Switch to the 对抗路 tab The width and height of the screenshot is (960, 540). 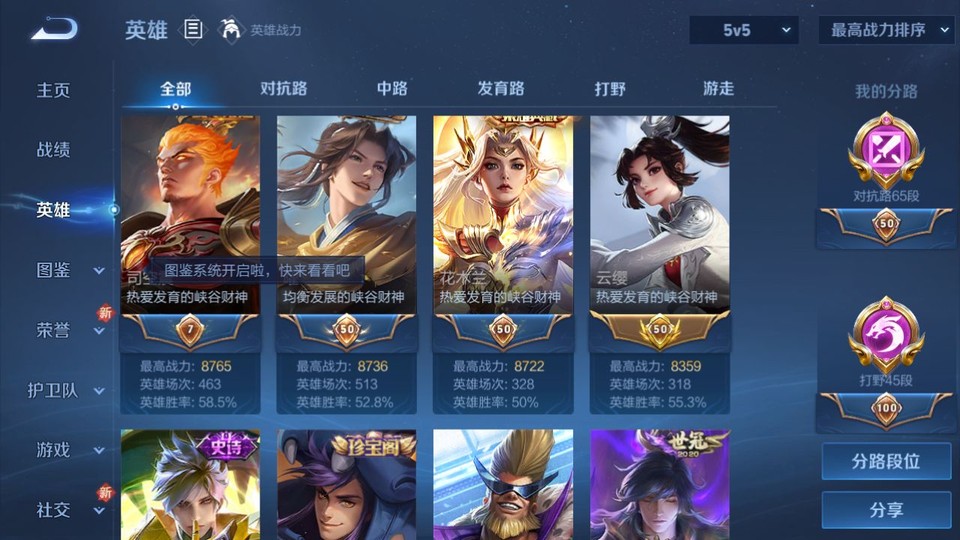point(283,89)
